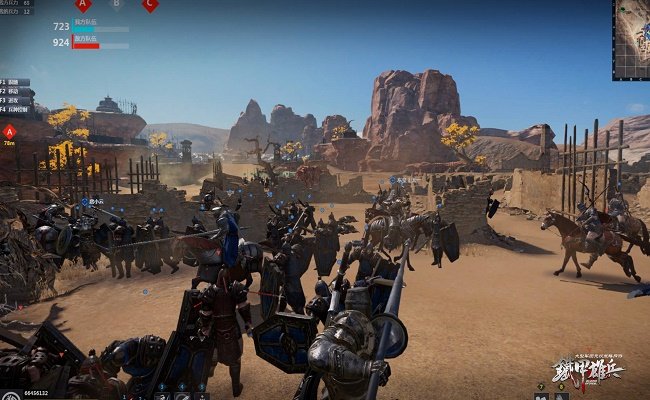Open the minimap in the corner
The width and height of the screenshot is (650, 400).
(x=631, y=39)
